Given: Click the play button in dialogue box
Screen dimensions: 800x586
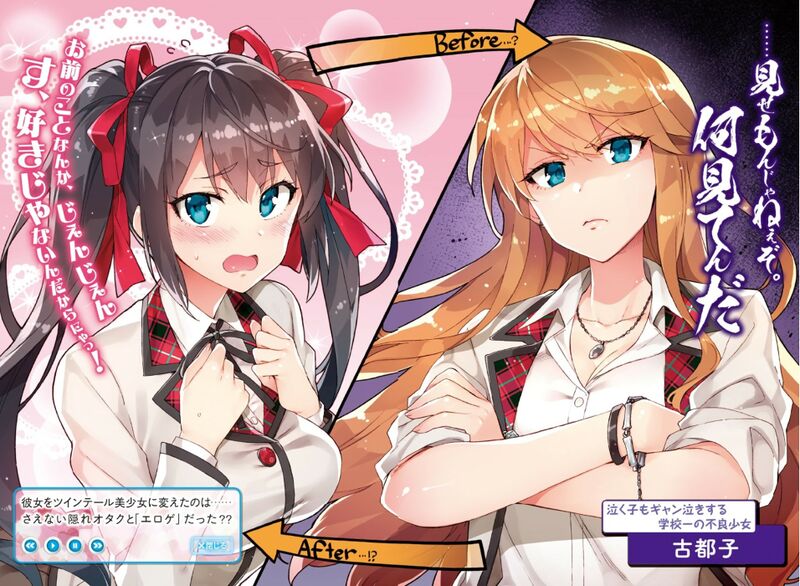Looking at the screenshot, I should [x=53, y=545].
